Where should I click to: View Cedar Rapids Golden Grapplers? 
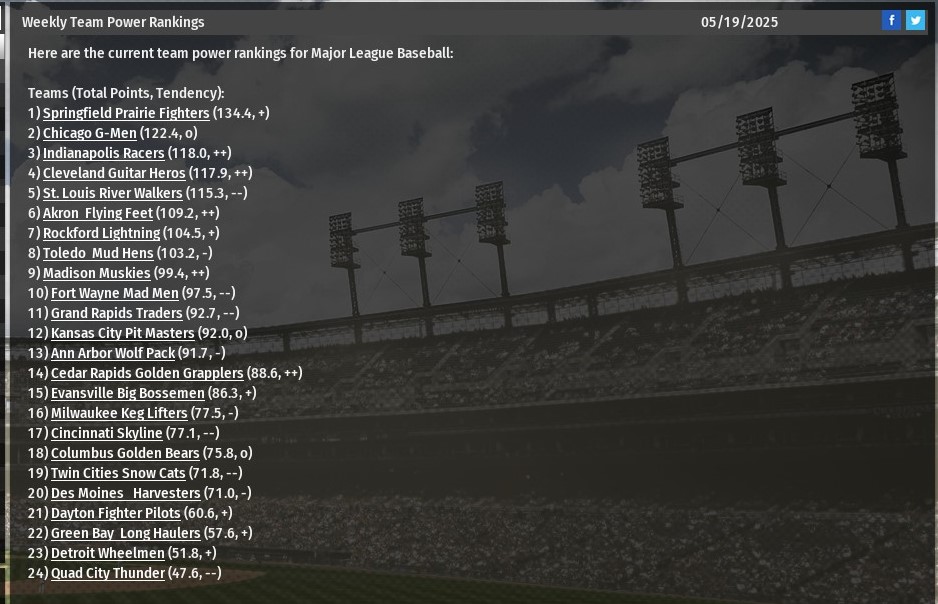pyautogui.click(x=147, y=373)
